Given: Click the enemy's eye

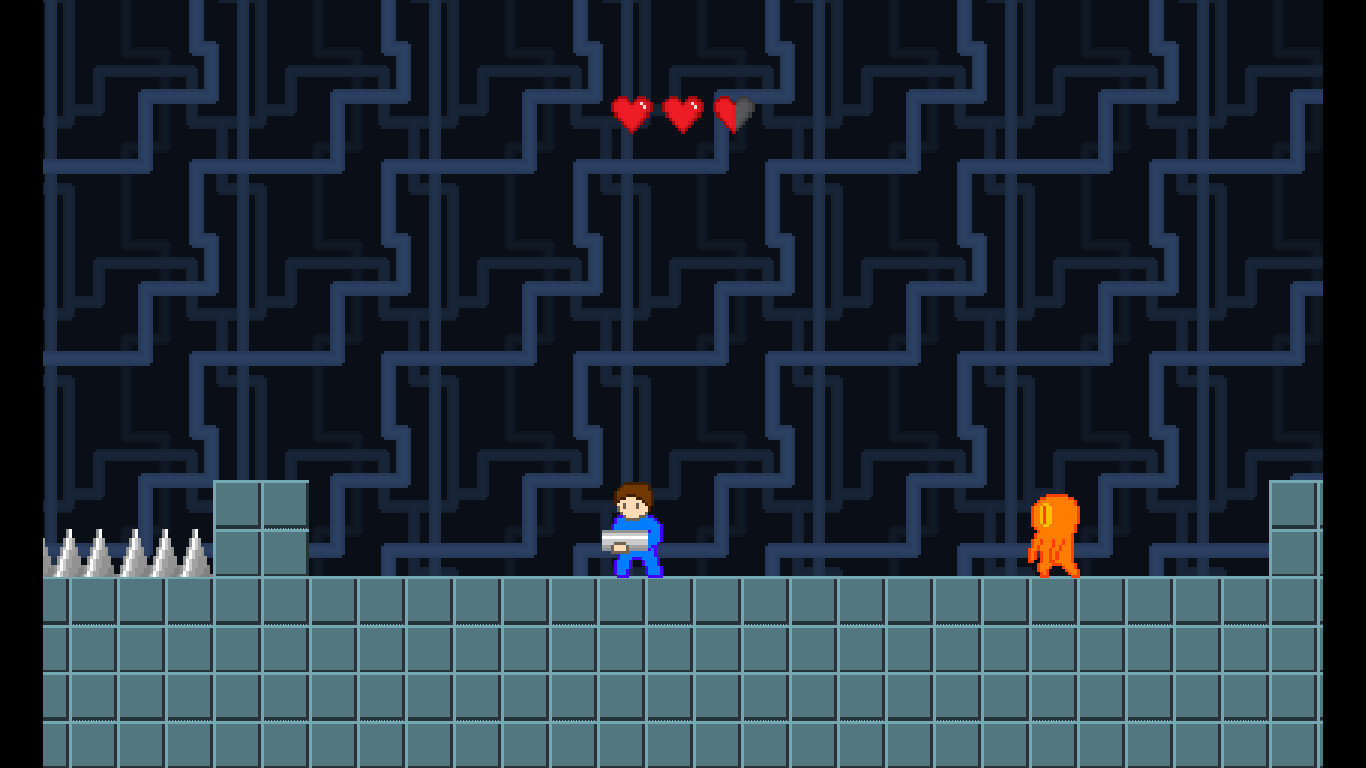Looking at the screenshot, I should click(1046, 515).
